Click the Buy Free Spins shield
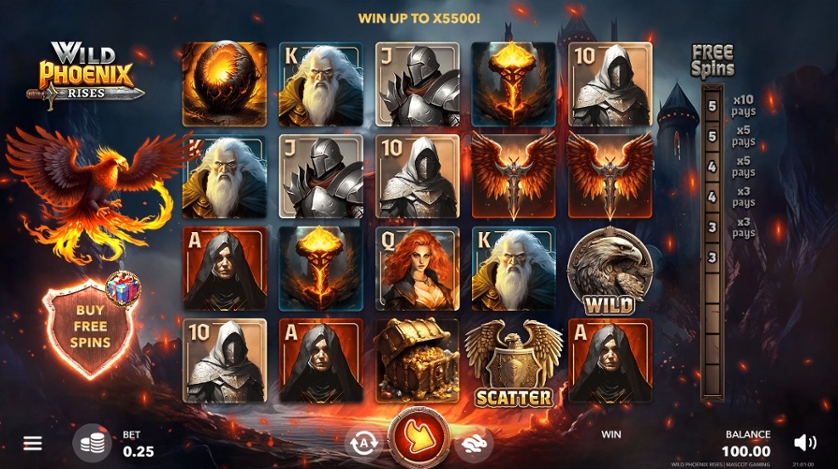 pos(90,325)
